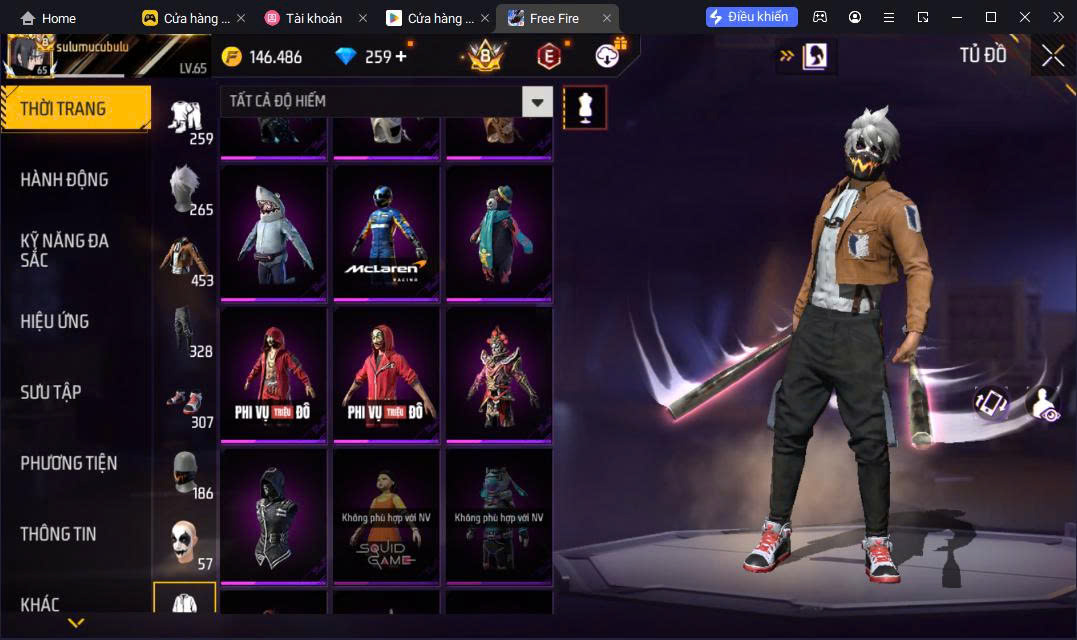1077x640 pixels.
Task: Pick the Squid Game outfit tile
Action: point(386,515)
